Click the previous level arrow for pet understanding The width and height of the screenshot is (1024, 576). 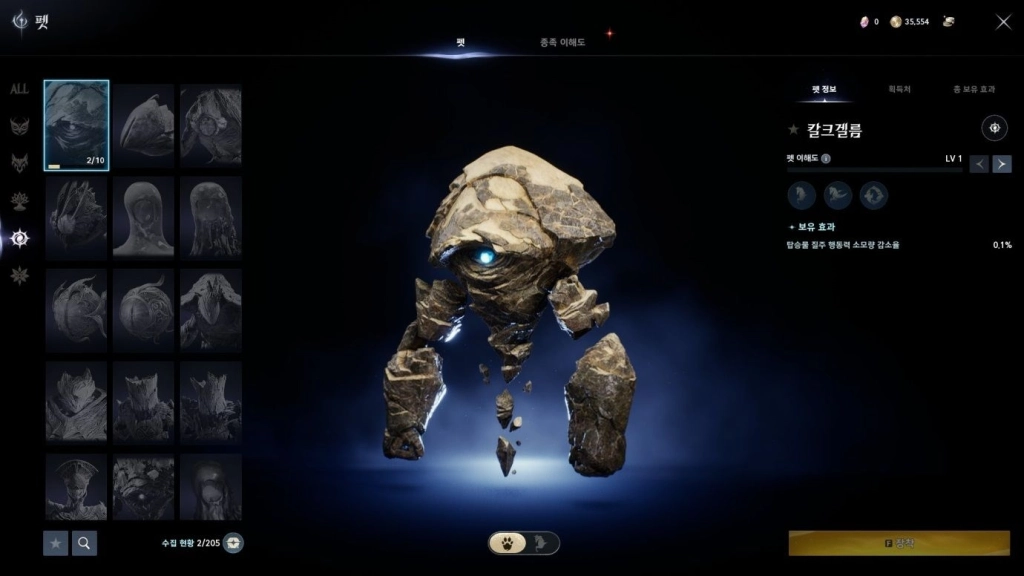pos(979,164)
